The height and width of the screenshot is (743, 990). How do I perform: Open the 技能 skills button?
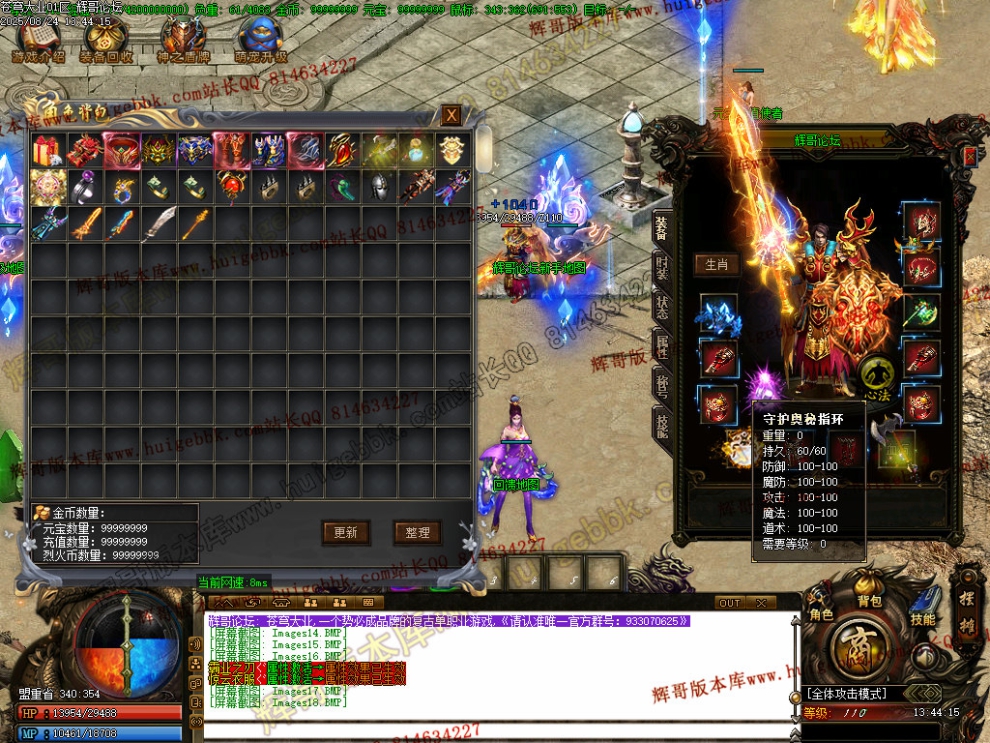point(923,618)
